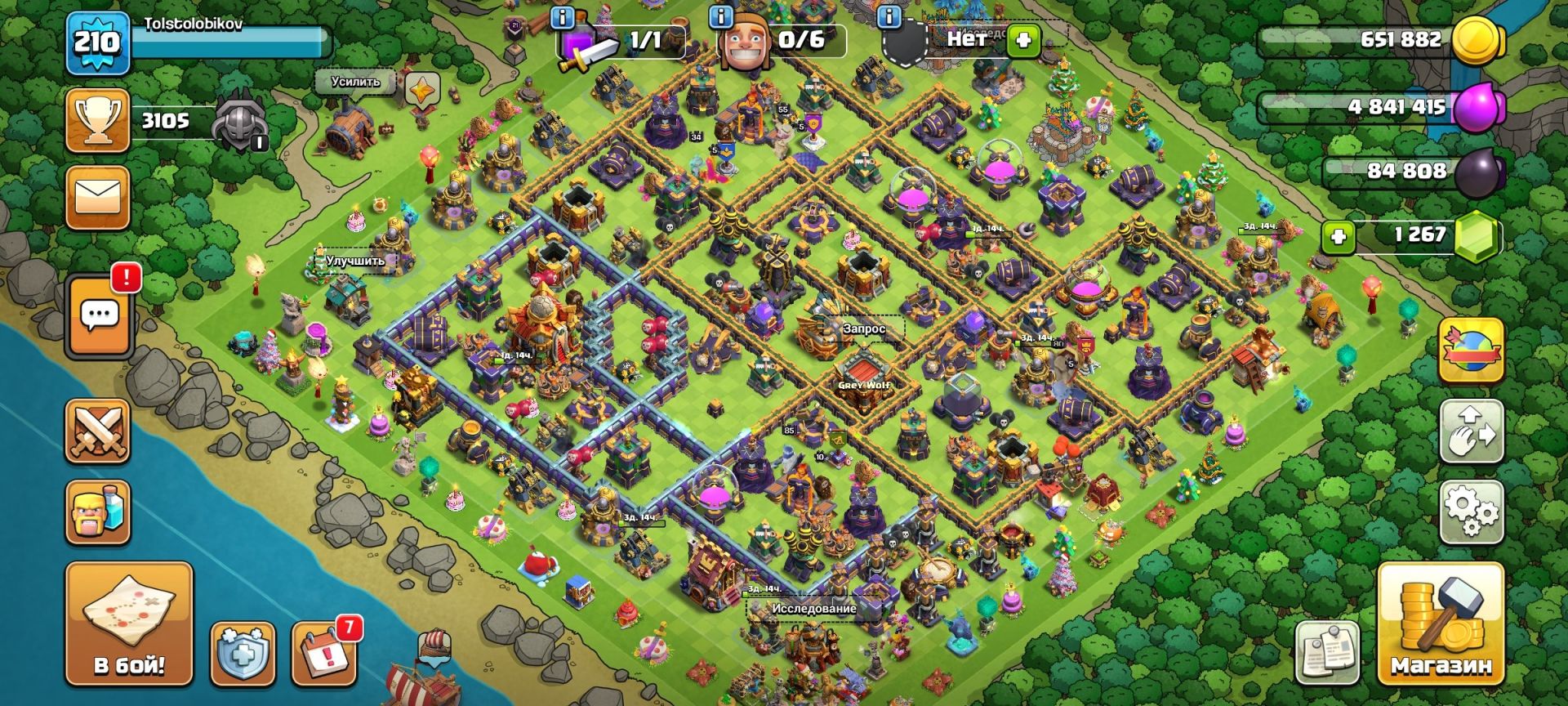Viewport: 1568px width, 706px height.
Task: Open the events calendar with 7 notifications
Action: click(323, 655)
